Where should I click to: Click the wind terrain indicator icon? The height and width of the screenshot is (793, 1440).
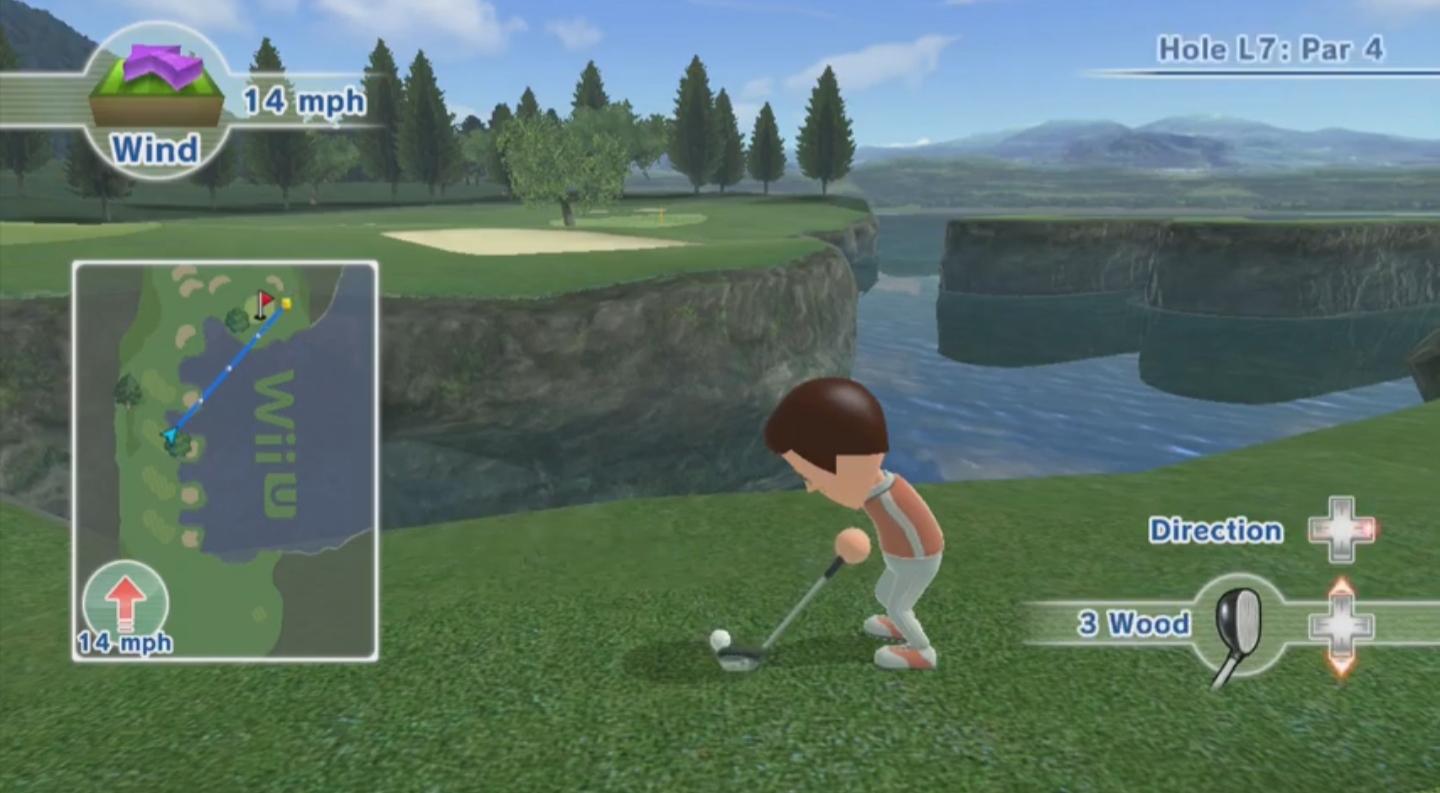click(156, 86)
